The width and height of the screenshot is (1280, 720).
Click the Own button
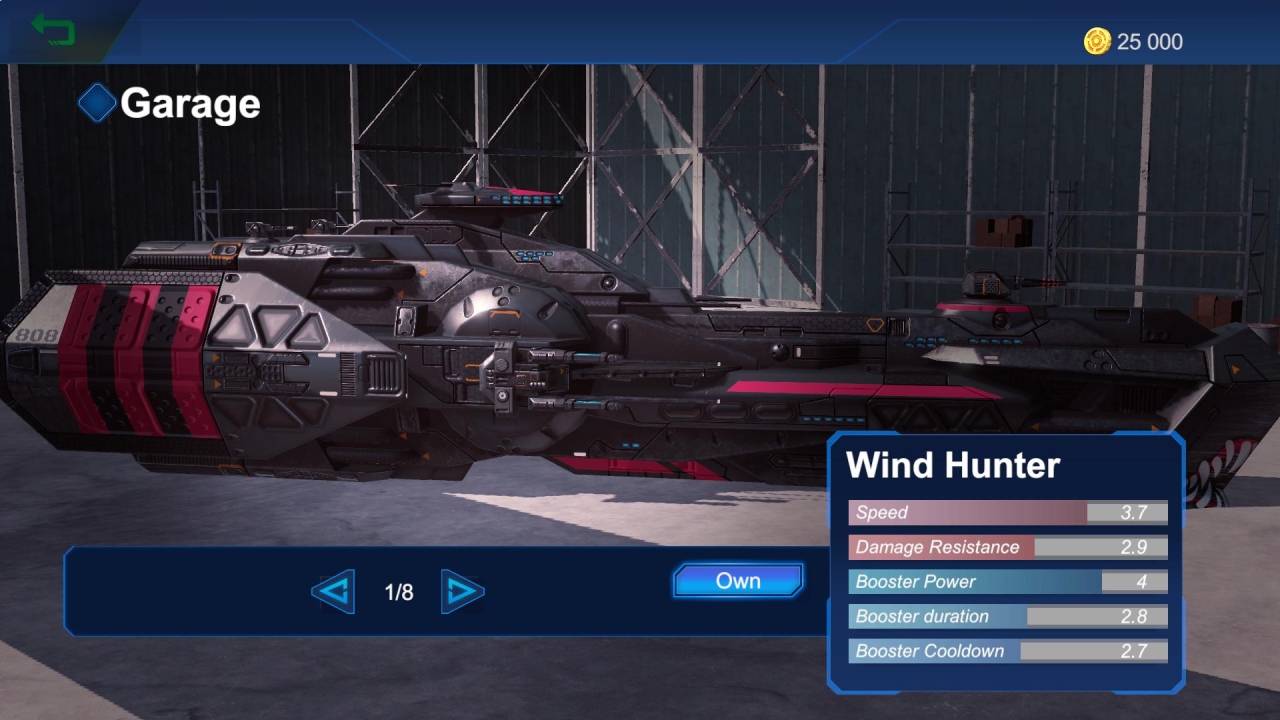click(x=738, y=580)
